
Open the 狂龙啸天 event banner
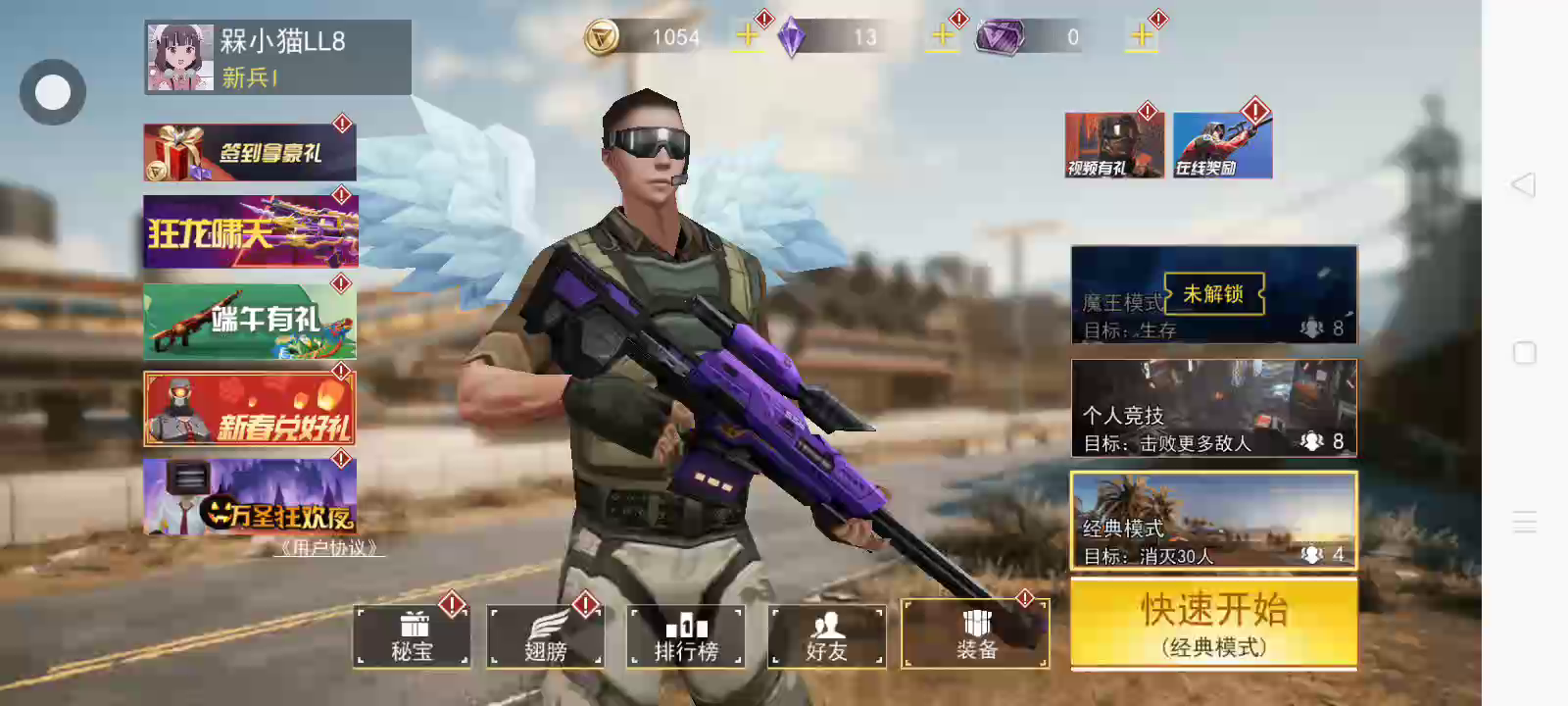250,232
